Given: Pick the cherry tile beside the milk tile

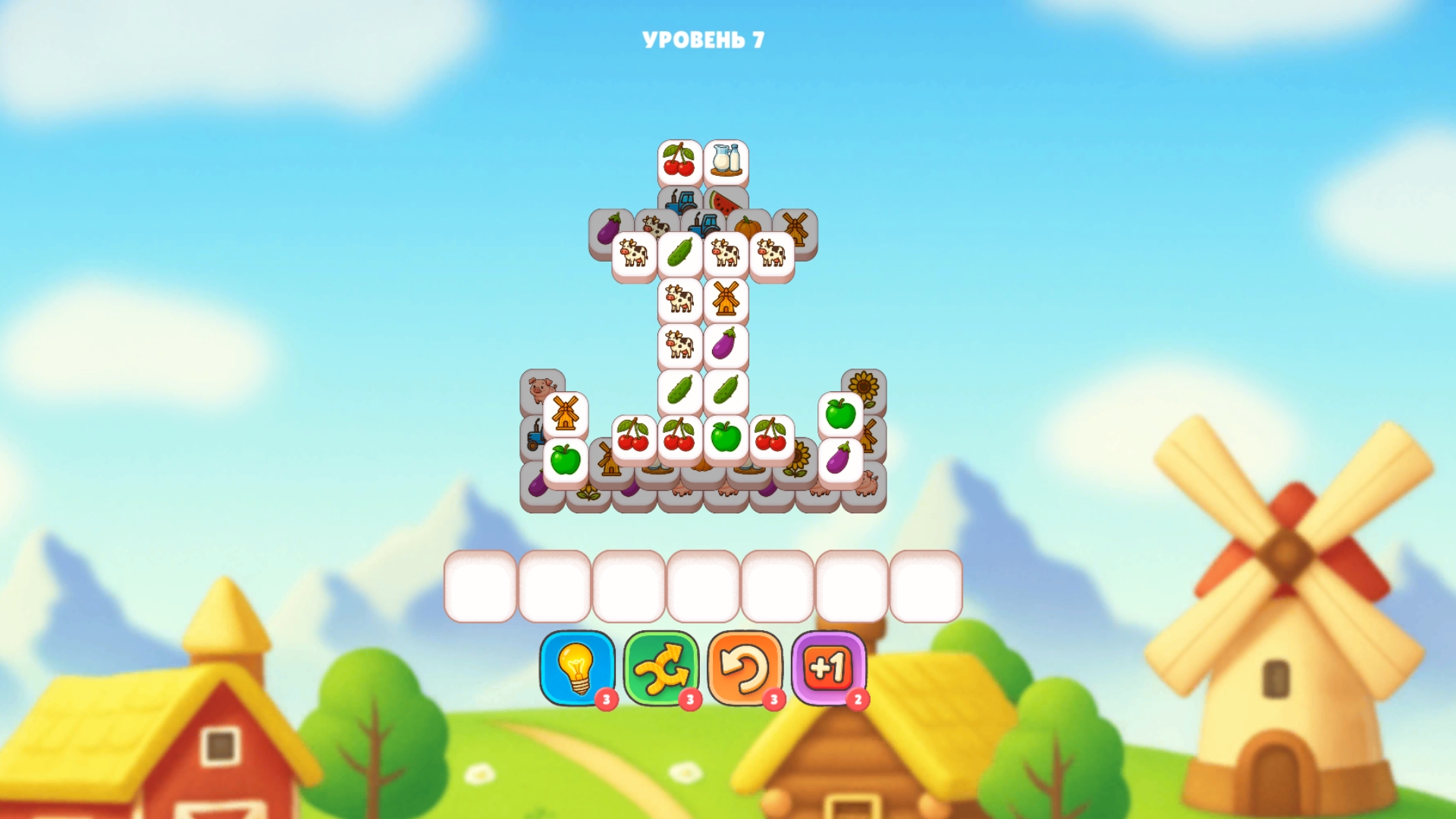Looking at the screenshot, I should (x=678, y=159).
